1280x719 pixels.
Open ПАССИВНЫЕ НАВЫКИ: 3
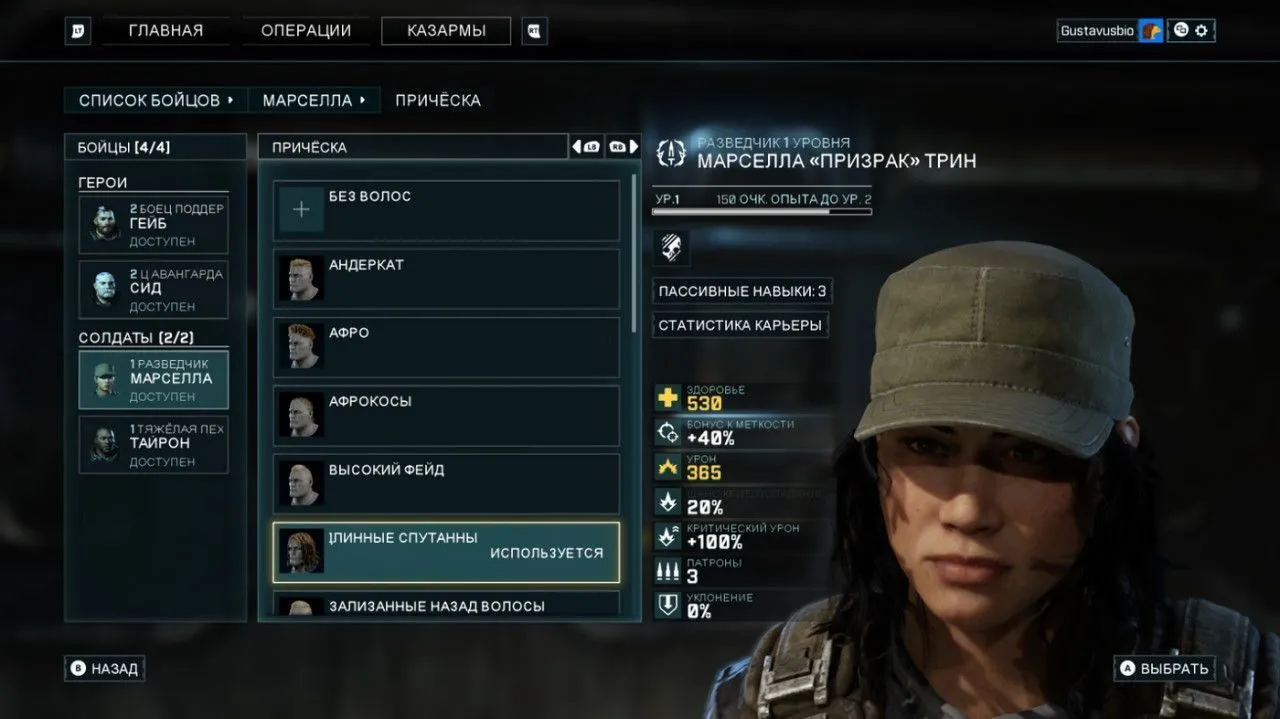(742, 291)
